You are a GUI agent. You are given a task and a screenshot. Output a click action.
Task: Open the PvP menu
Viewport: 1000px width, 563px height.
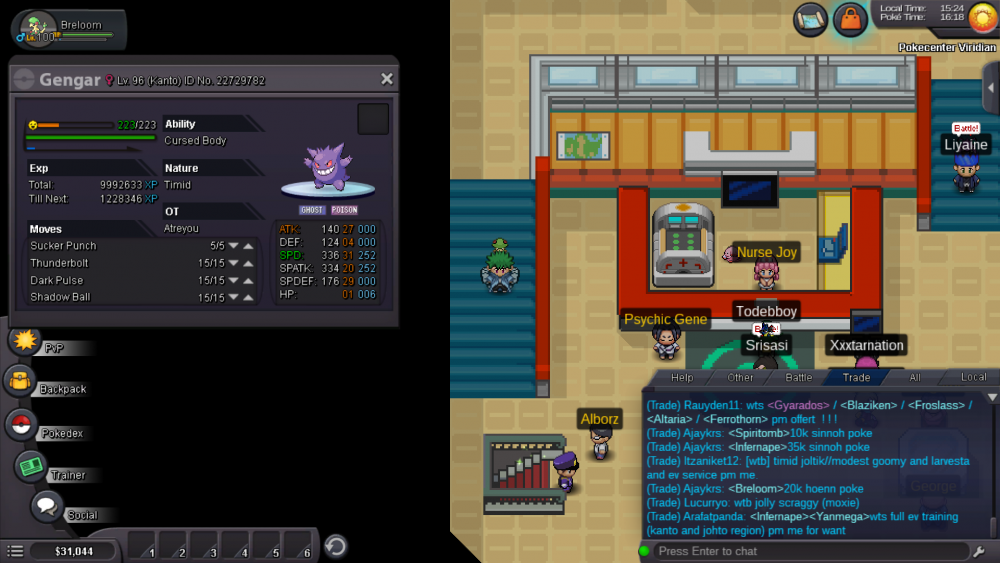[x=23, y=341]
